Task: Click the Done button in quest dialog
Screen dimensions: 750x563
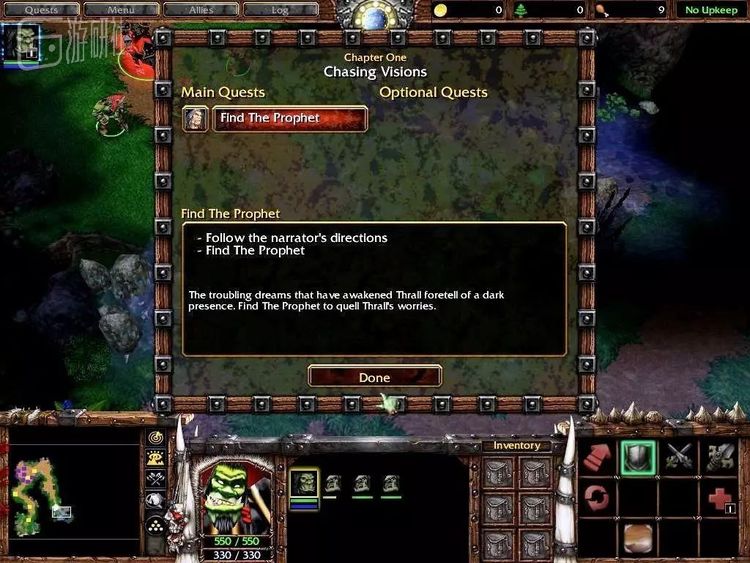Action: point(374,377)
